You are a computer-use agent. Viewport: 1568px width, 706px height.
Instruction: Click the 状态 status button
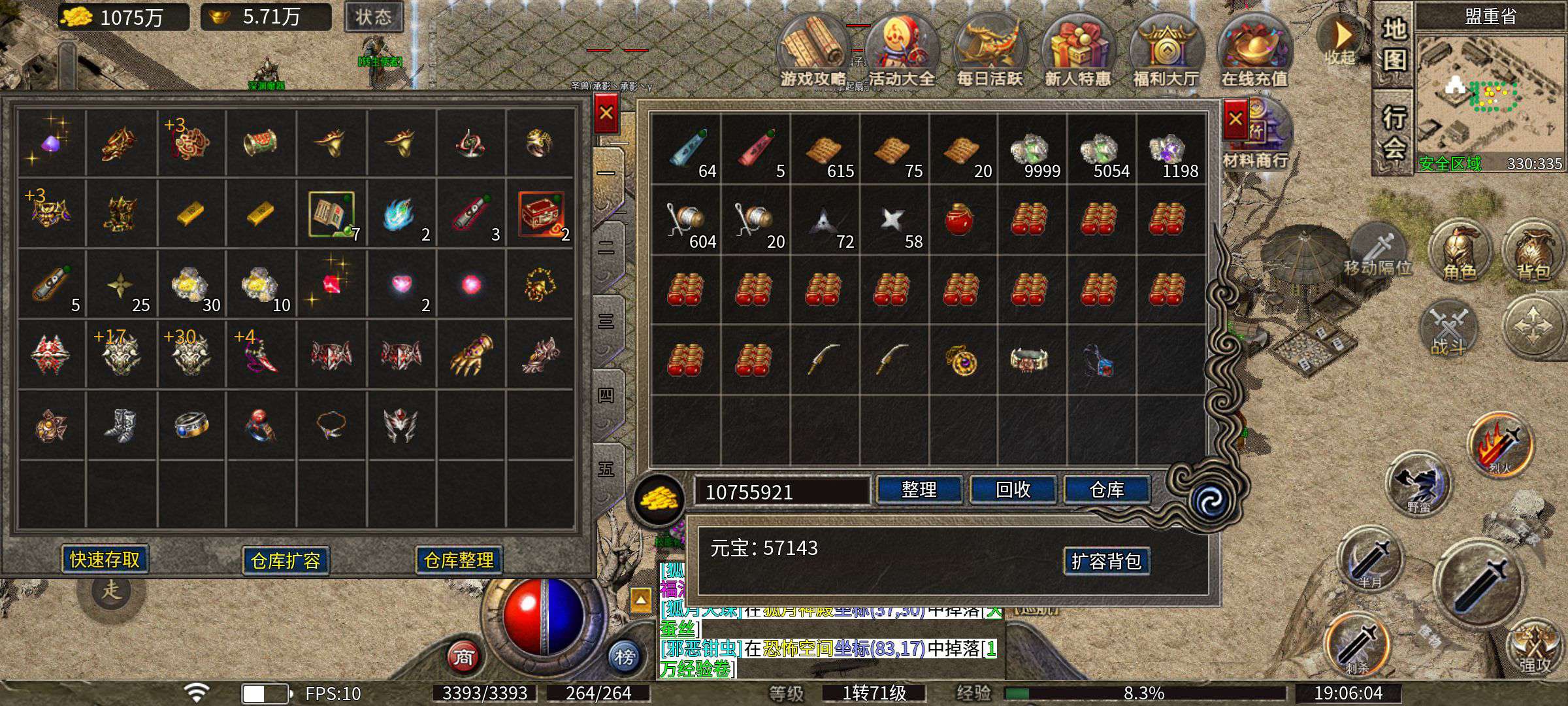pyautogui.click(x=373, y=17)
